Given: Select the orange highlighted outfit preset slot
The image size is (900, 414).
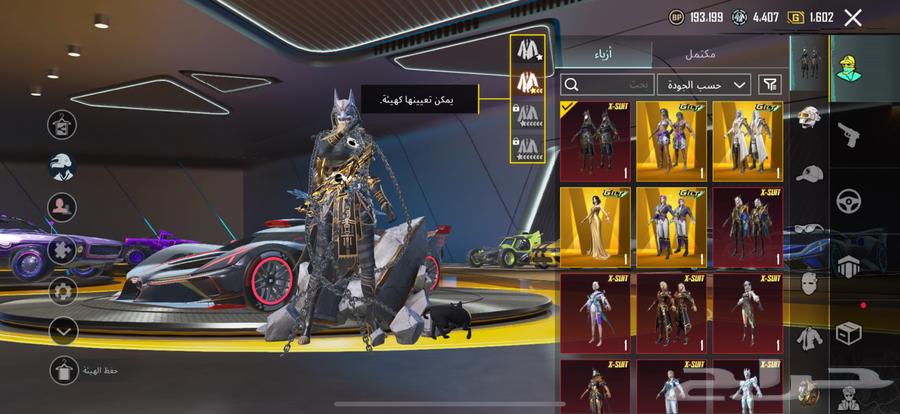Looking at the screenshot, I should pyautogui.click(x=527, y=82).
